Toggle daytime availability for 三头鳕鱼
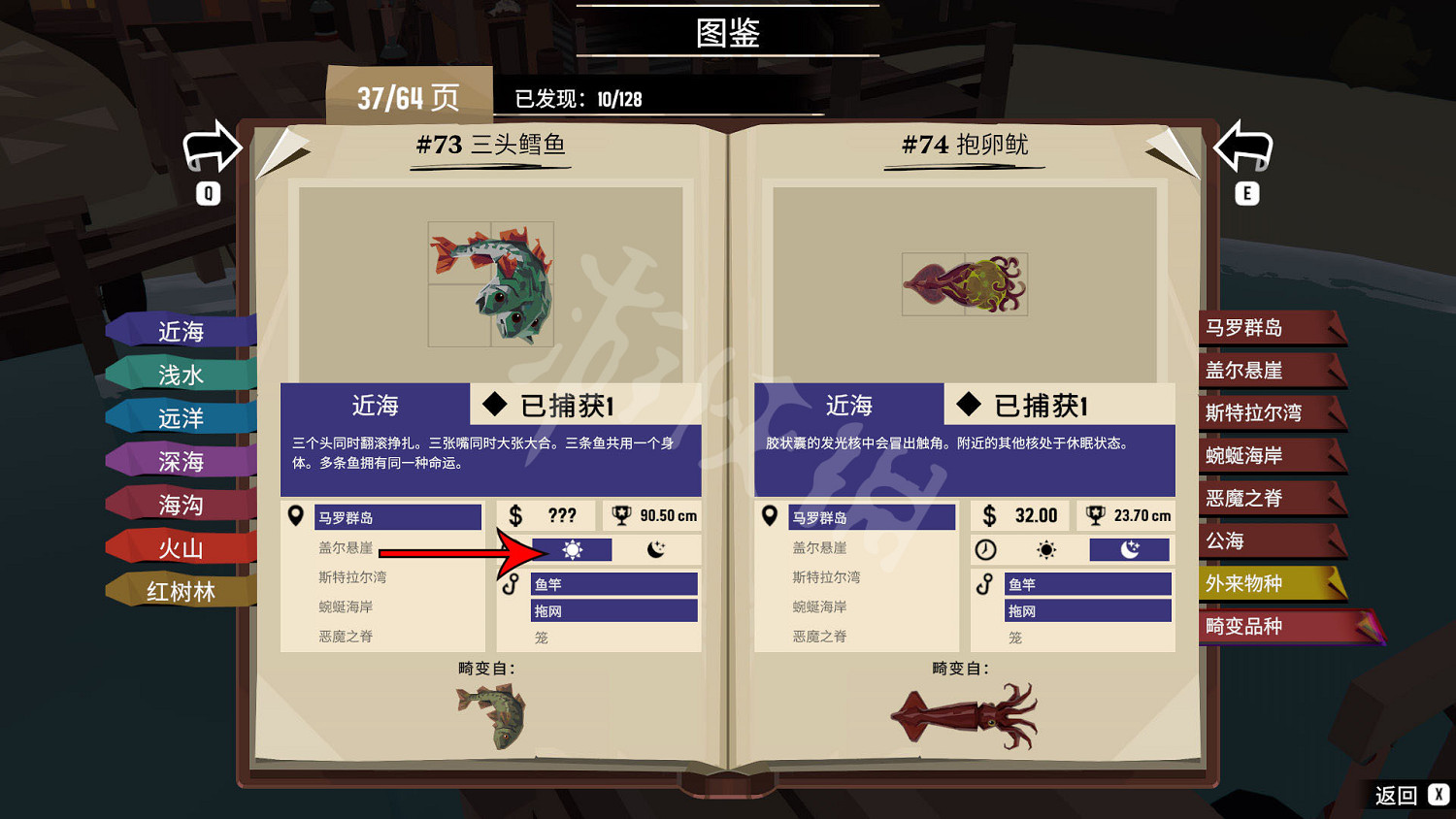The height and width of the screenshot is (819, 1456). (575, 549)
